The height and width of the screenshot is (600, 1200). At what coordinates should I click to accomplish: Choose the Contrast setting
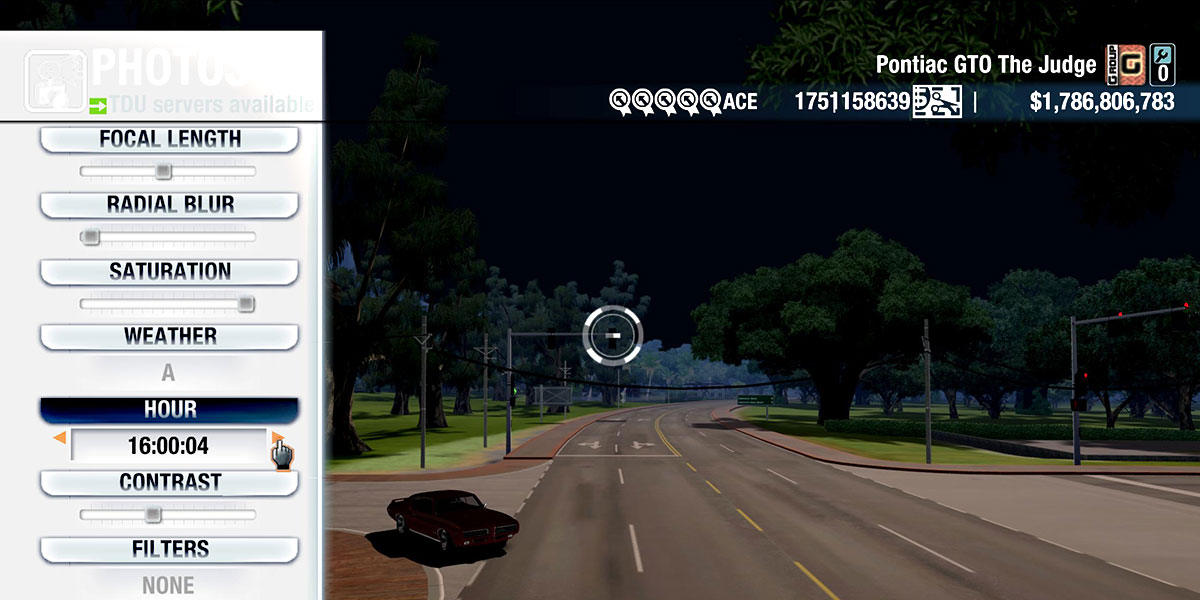click(x=169, y=482)
